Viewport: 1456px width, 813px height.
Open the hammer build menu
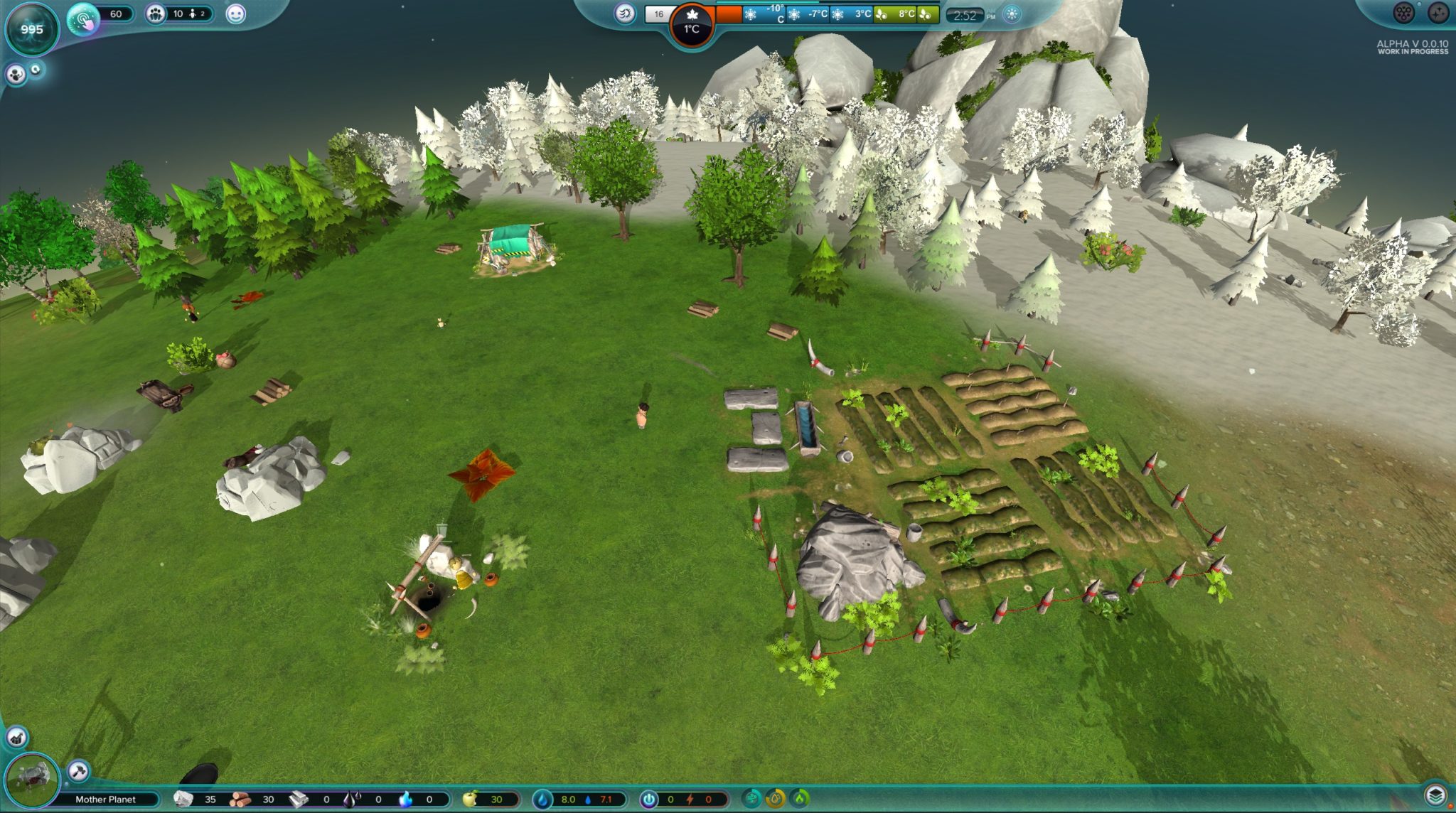pyautogui.click(x=78, y=770)
